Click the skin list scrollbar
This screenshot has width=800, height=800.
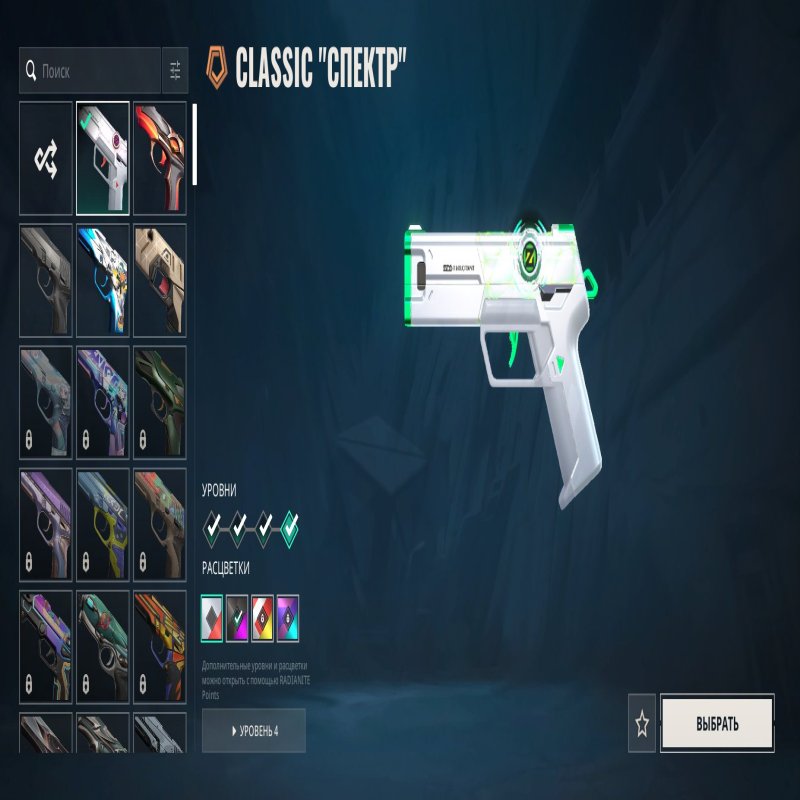pos(194,144)
